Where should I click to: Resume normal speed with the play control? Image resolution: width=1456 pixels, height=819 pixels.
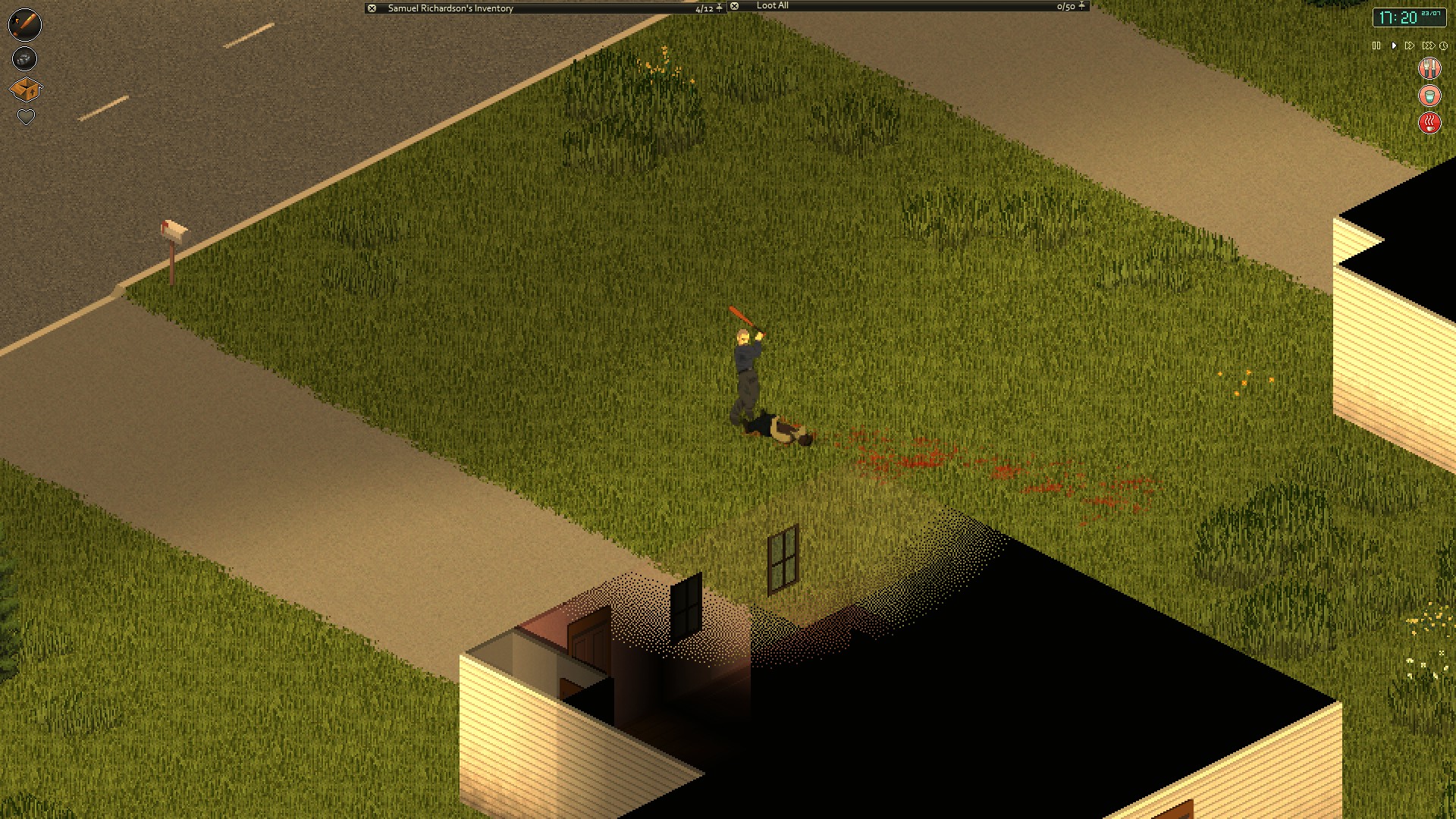click(x=1395, y=45)
